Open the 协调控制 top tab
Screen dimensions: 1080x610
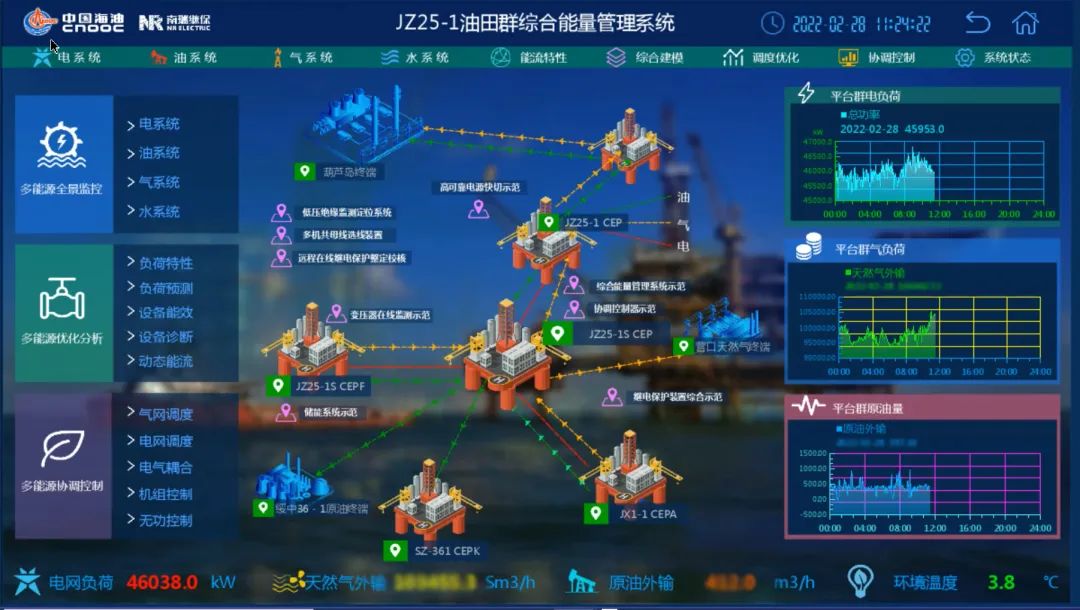tap(878, 58)
